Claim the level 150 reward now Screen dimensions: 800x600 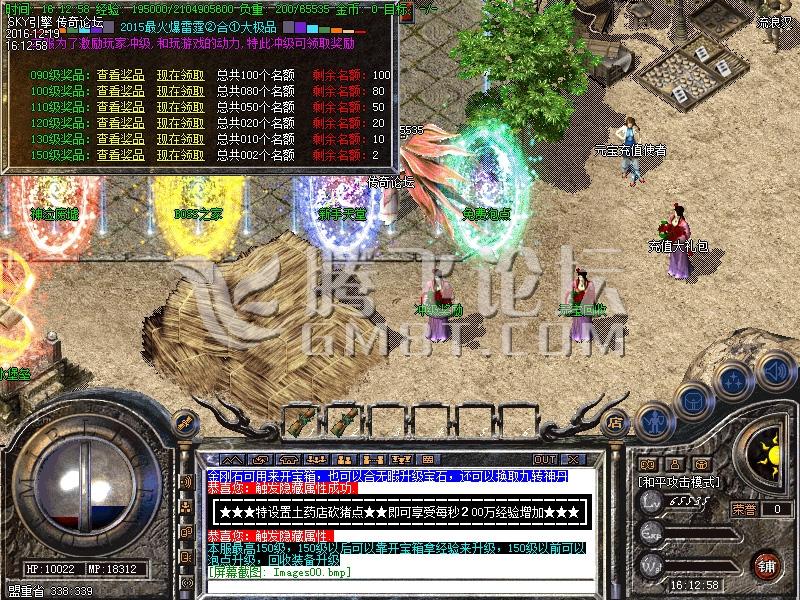[180, 155]
